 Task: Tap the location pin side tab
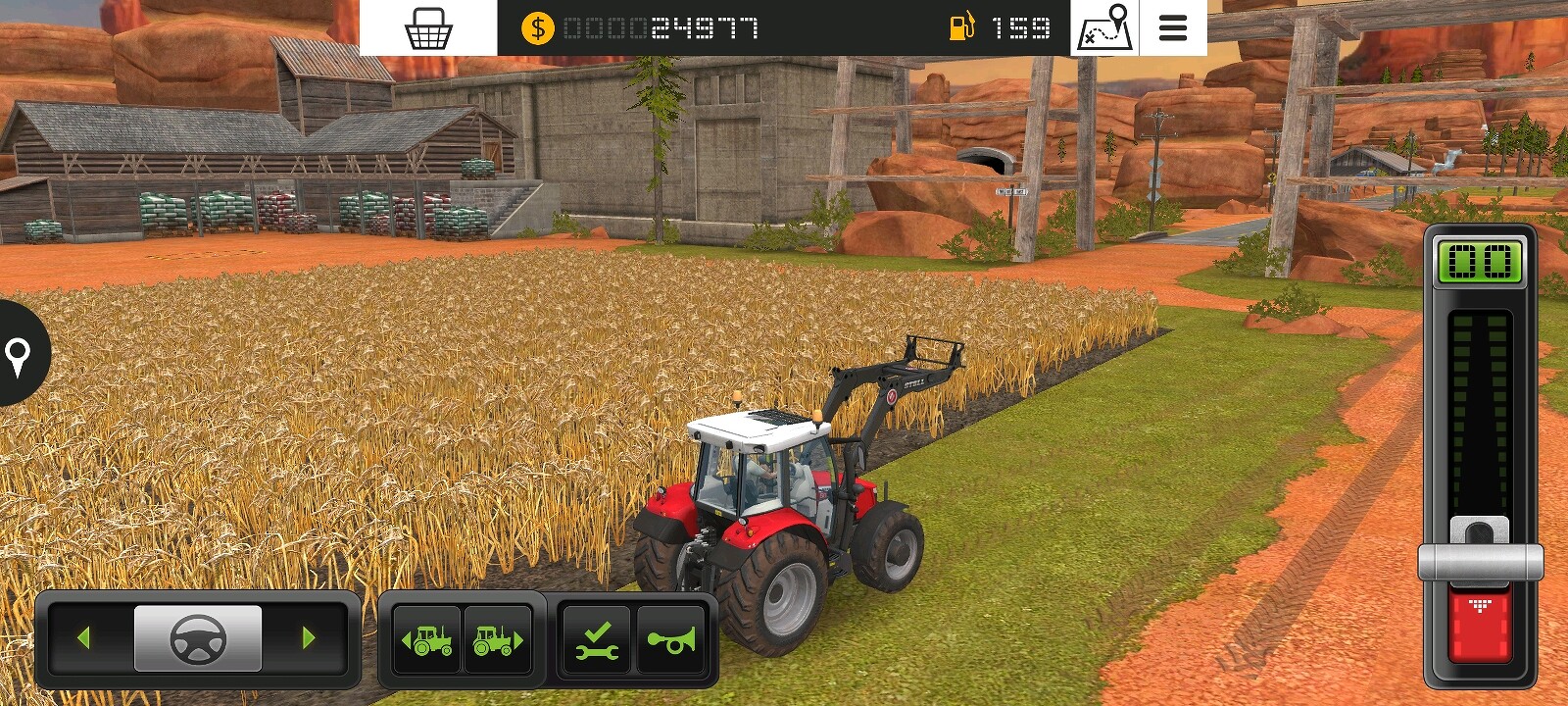(19, 353)
